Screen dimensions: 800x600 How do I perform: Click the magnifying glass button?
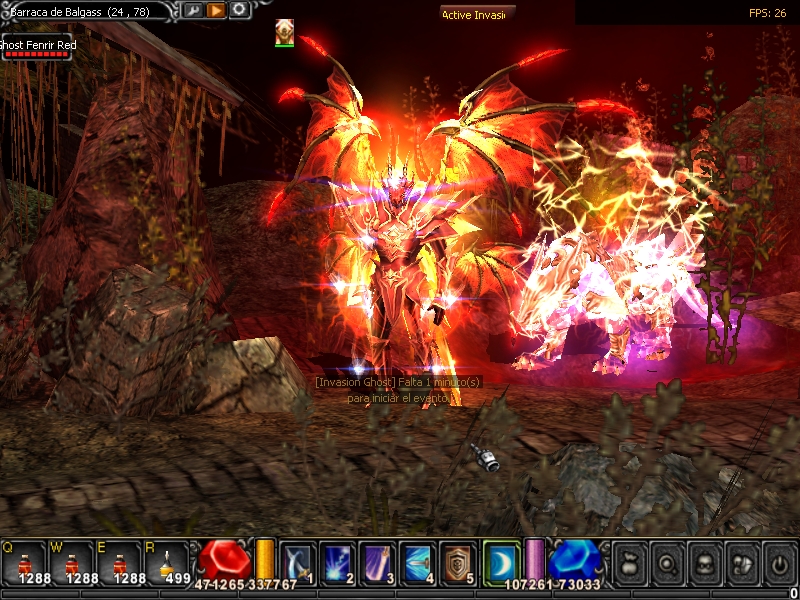tap(666, 562)
